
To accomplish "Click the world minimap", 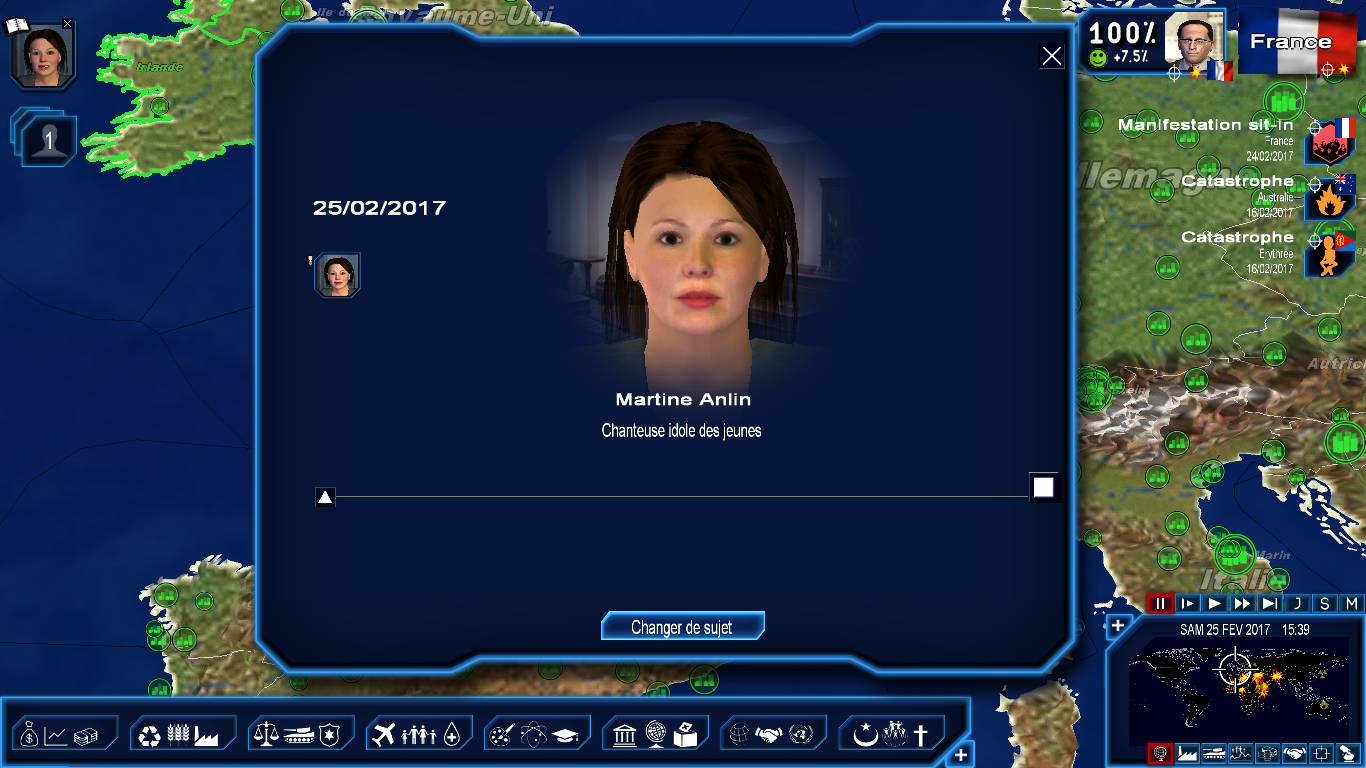I will tap(1238, 690).
